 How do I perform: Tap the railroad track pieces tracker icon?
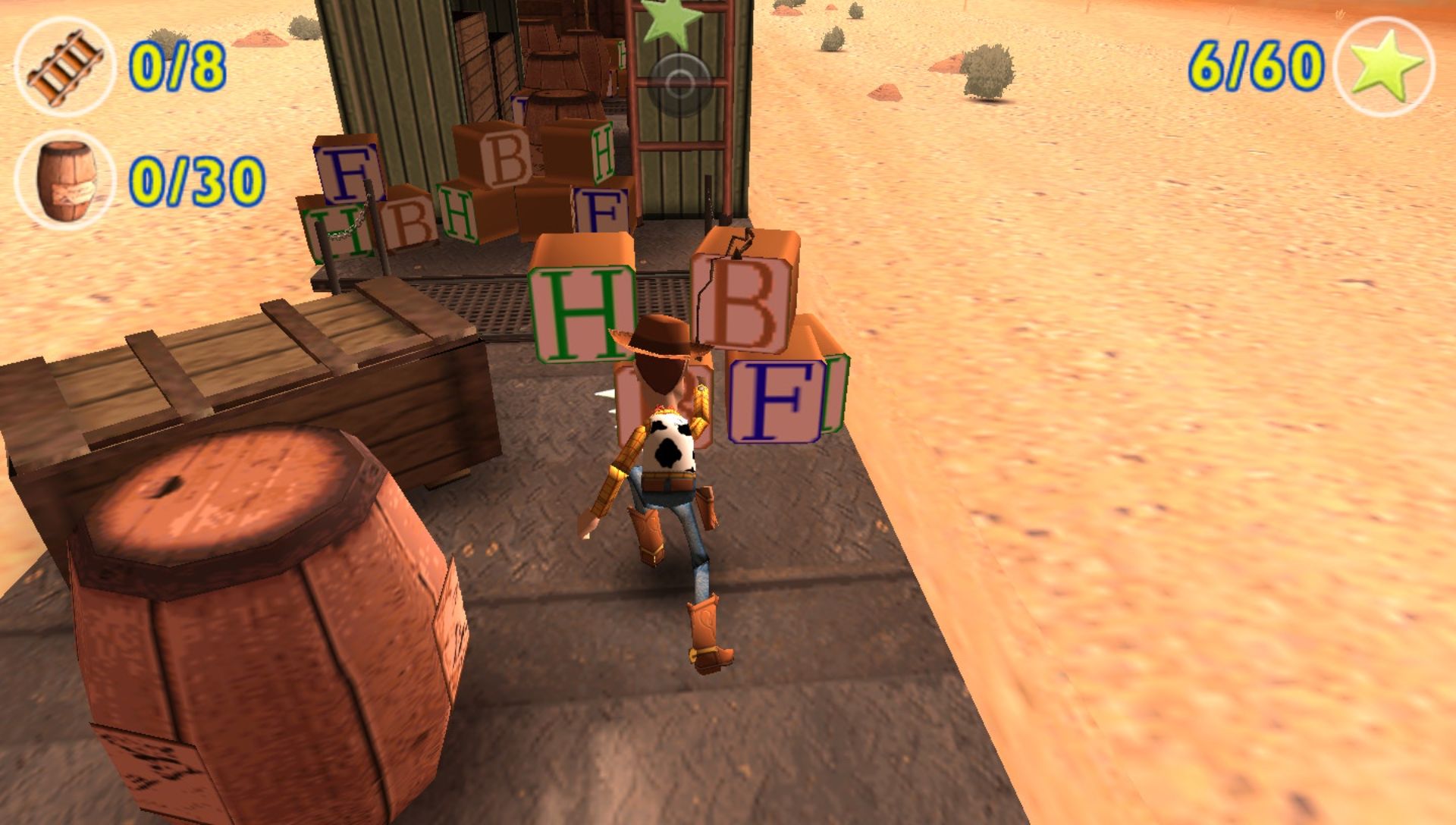pyautogui.click(x=64, y=67)
